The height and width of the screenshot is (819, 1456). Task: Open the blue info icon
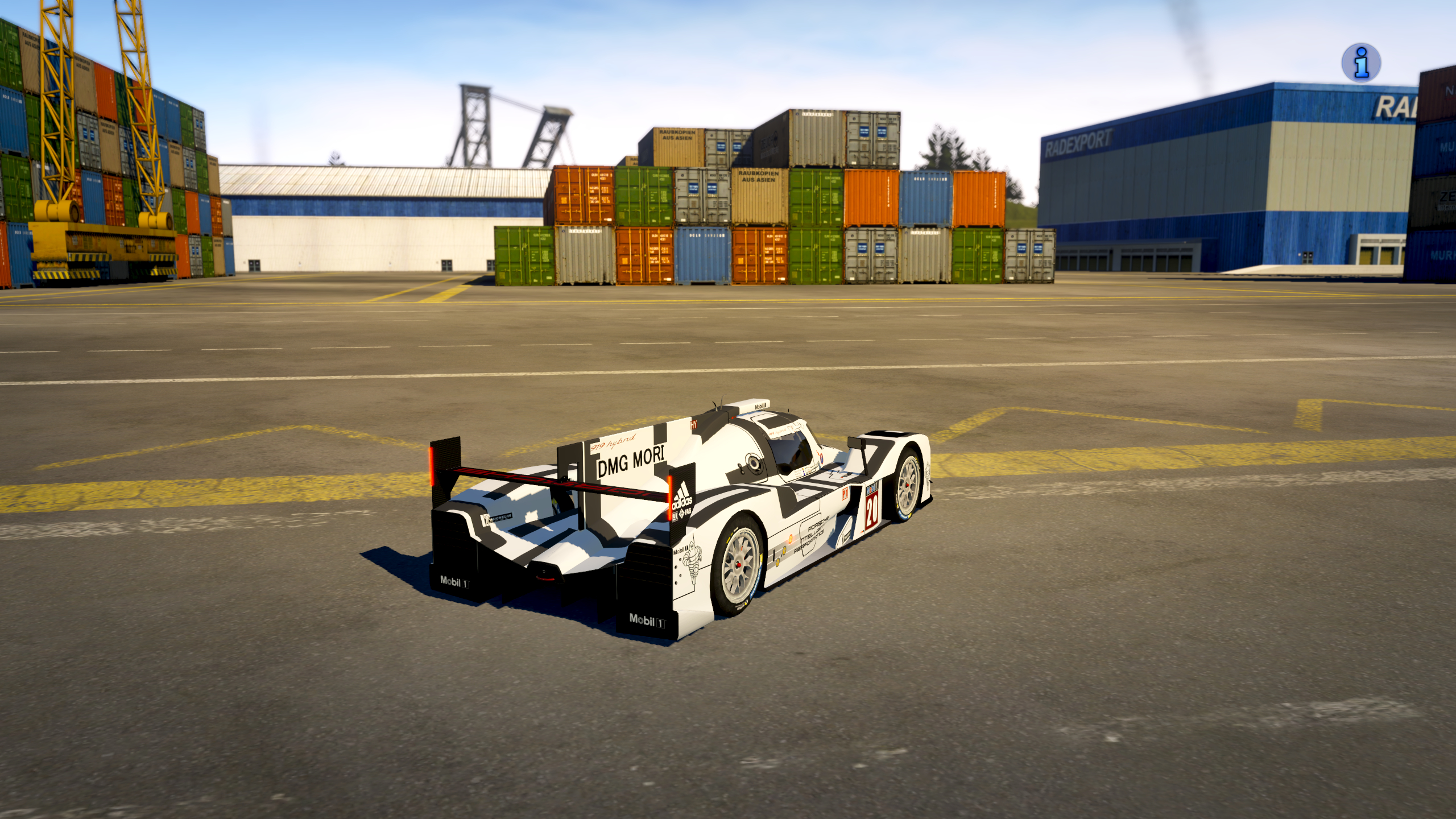(1361, 63)
